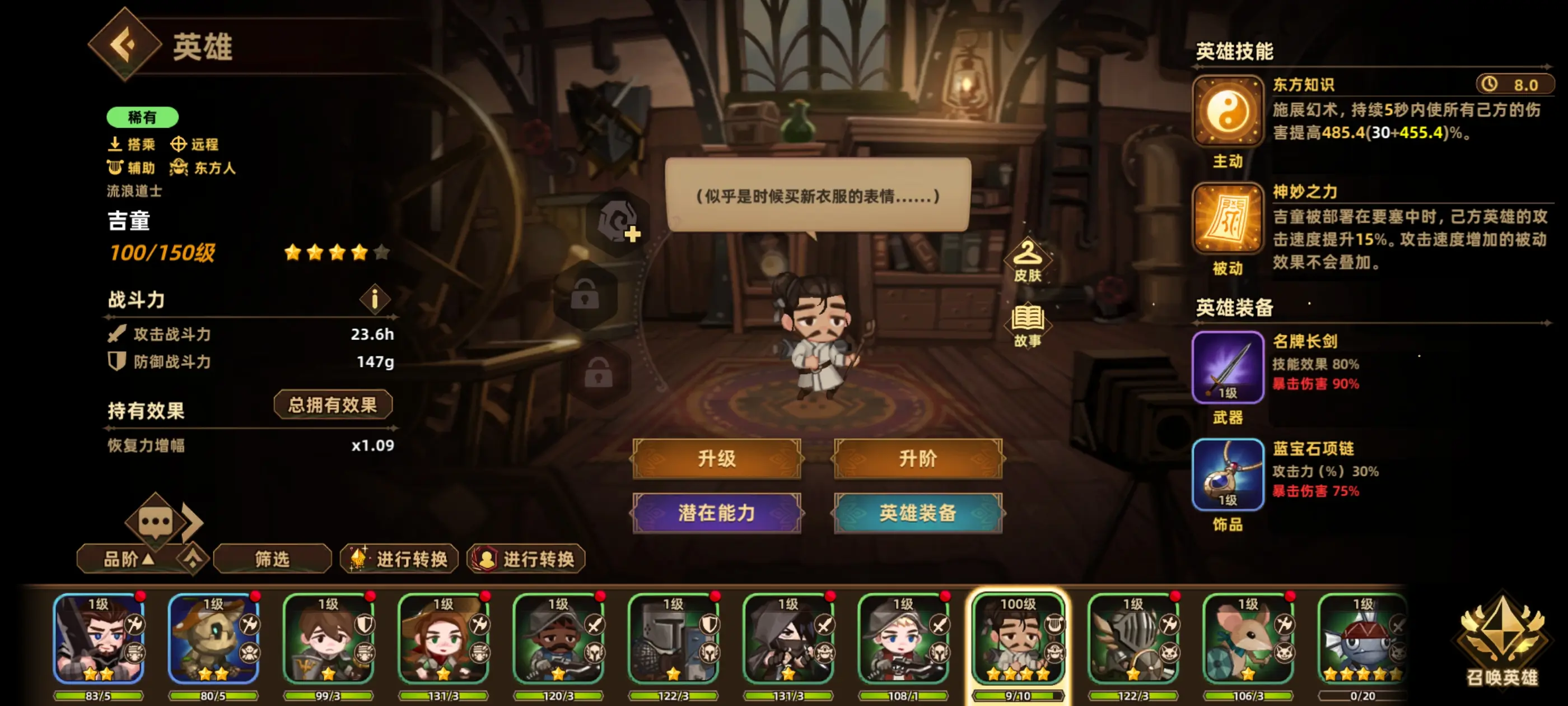The width and height of the screenshot is (1568, 706).
Task: Open the 英雄装备 equipment screen
Action: click(x=917, y=512)
